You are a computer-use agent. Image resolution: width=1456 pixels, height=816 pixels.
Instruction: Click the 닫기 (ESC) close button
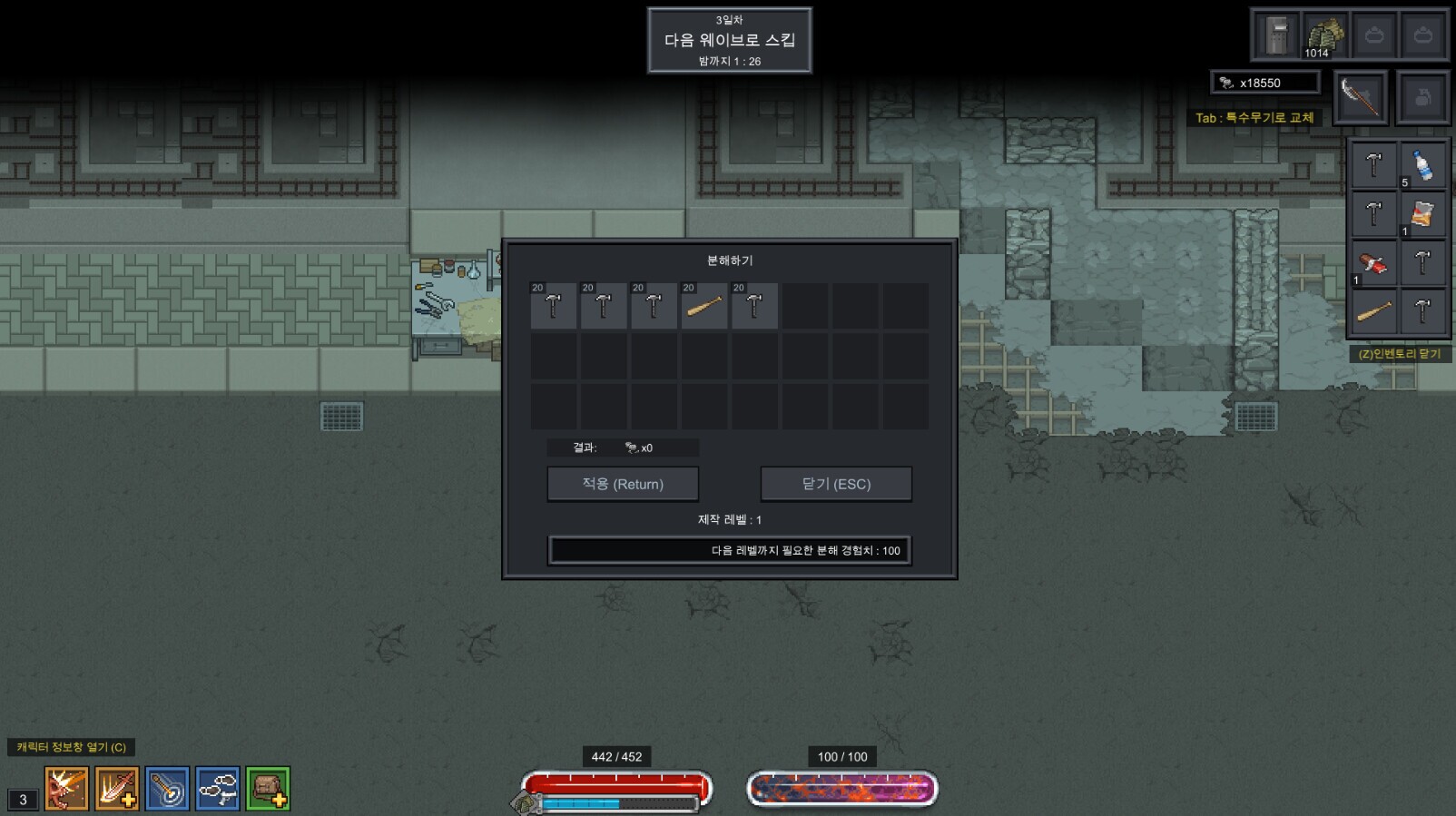[x=836, y=484]
